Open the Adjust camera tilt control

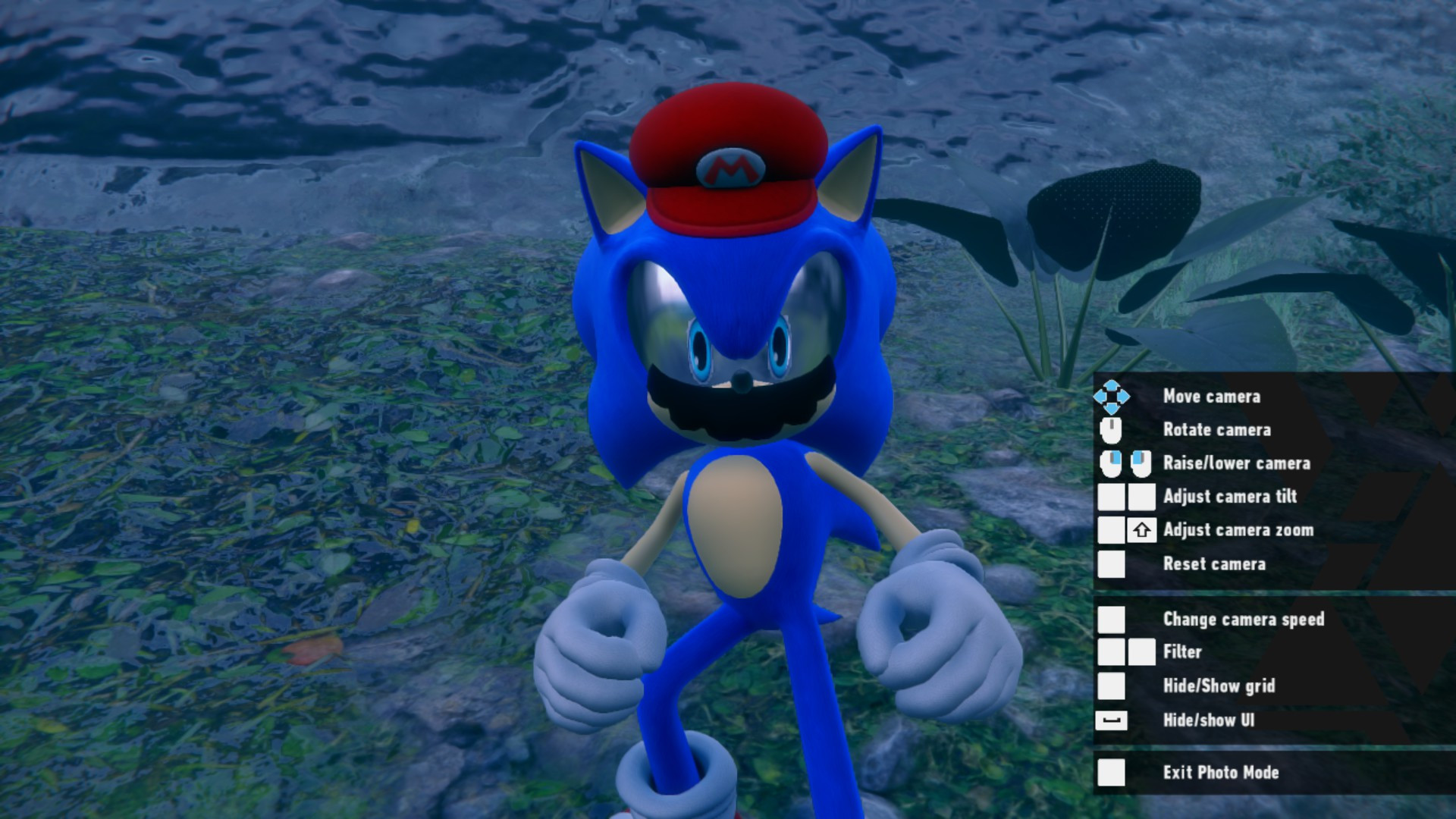pyautogui.click(x=1229, y=497)
